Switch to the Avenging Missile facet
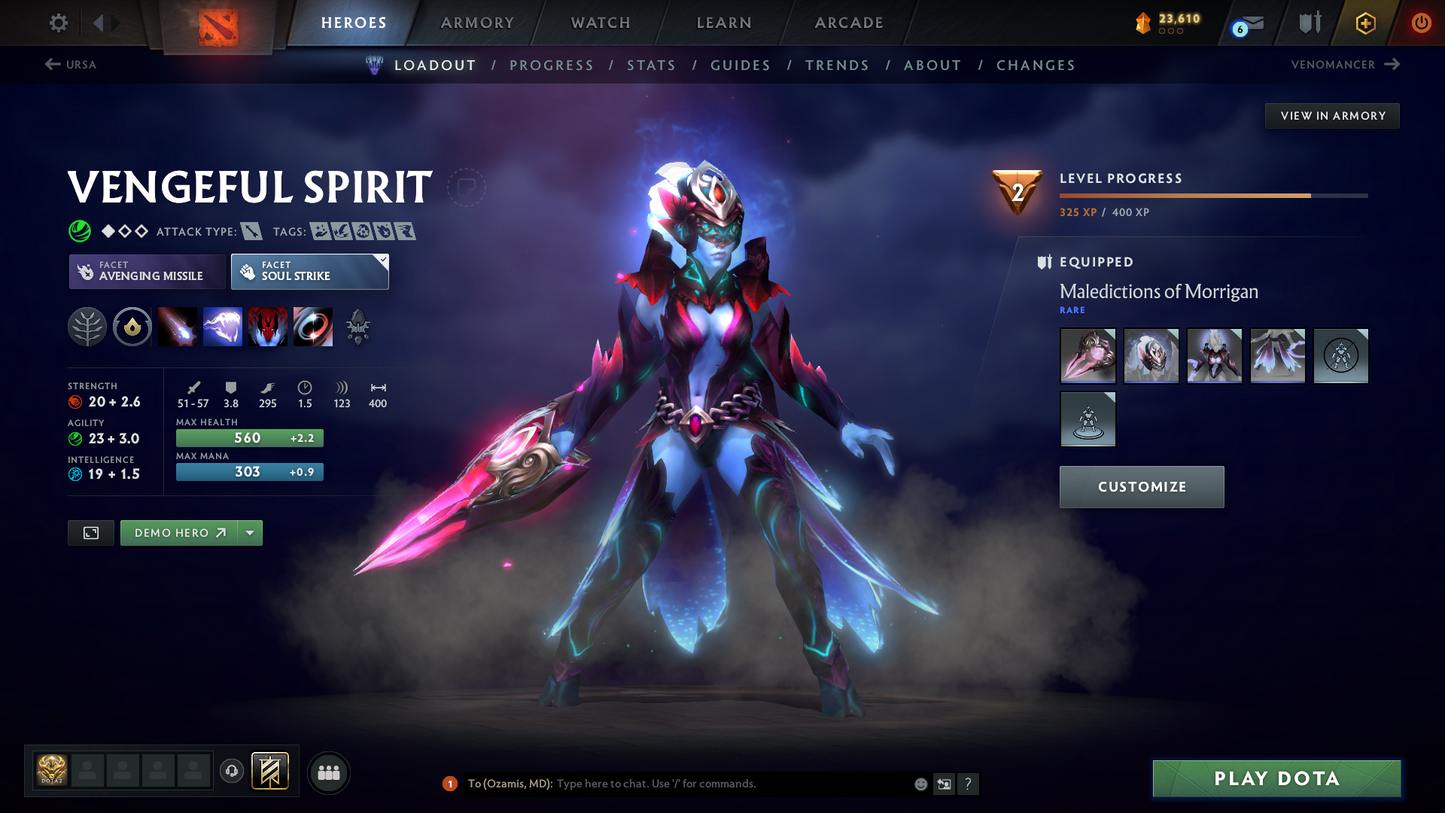 point(147,271)
